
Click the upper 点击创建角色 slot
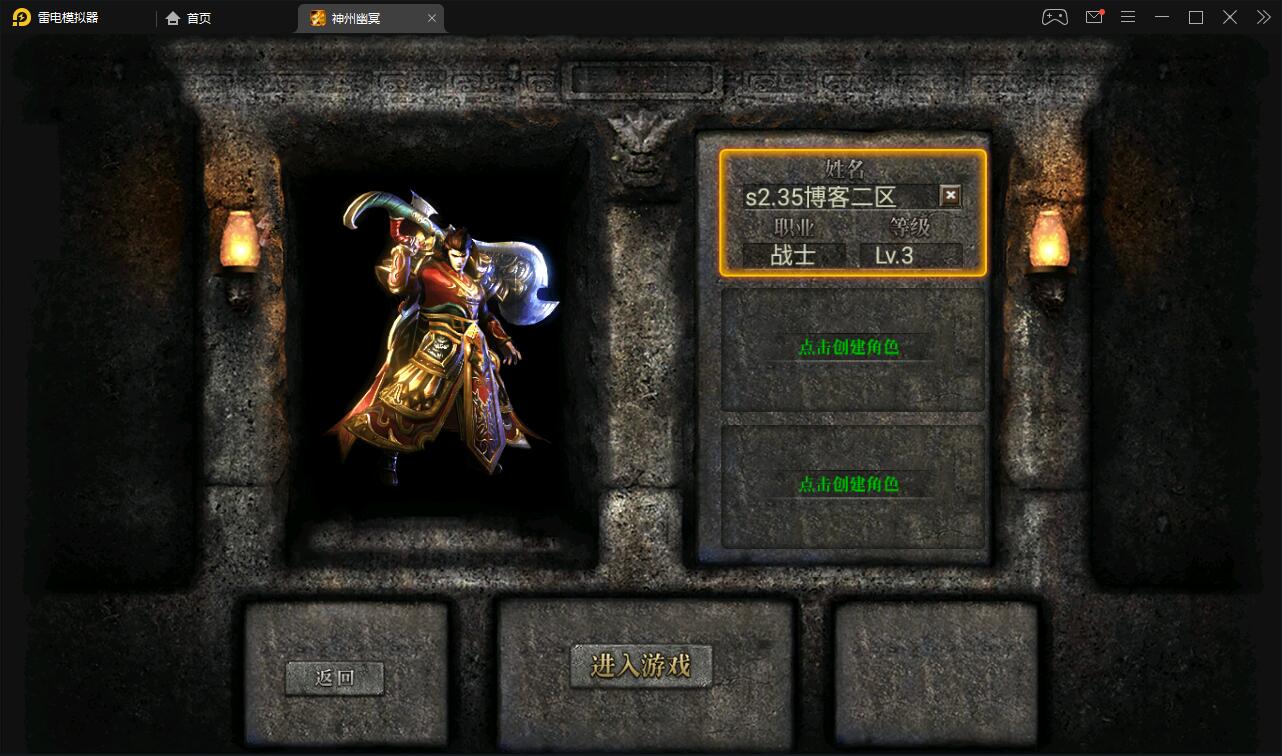coord(851,348)
